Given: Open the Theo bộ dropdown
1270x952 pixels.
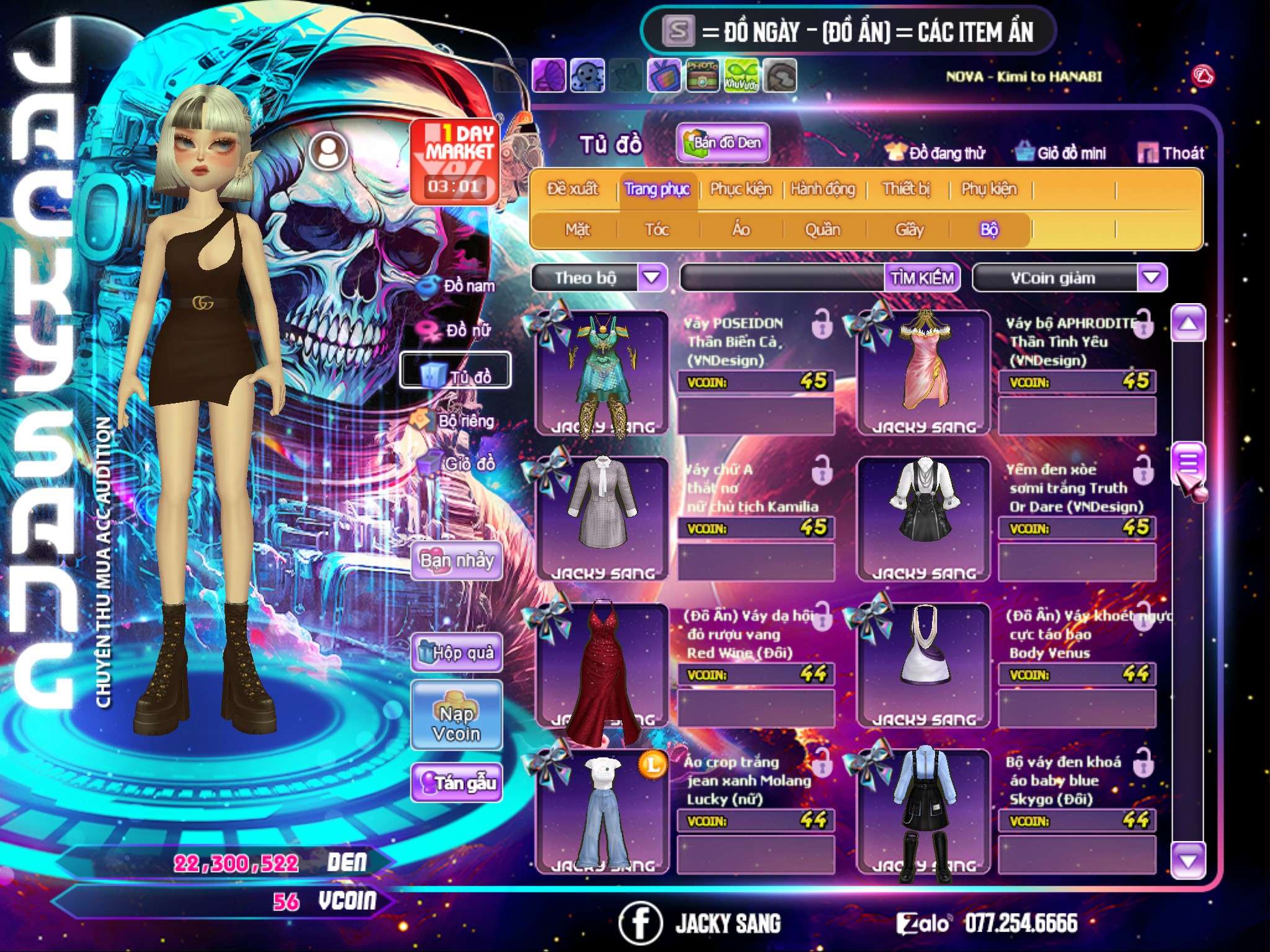Looking at the screenshot, I should coord(652,277).
